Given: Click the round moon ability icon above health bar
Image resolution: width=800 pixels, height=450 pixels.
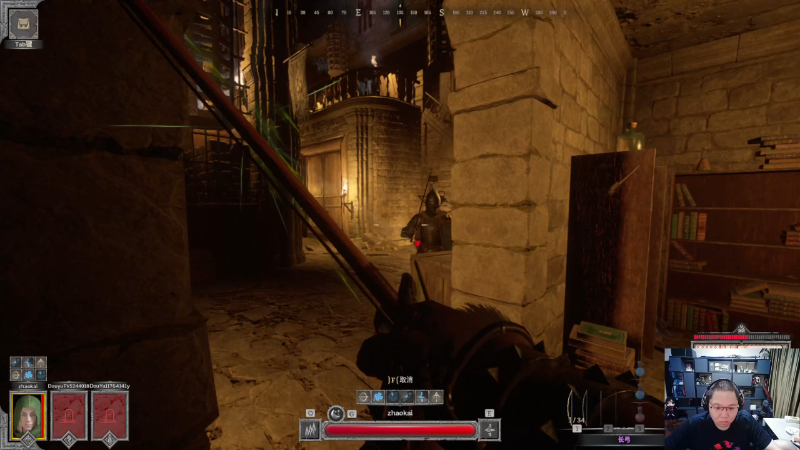Looking at the screenshot, I should click(335, 412).
